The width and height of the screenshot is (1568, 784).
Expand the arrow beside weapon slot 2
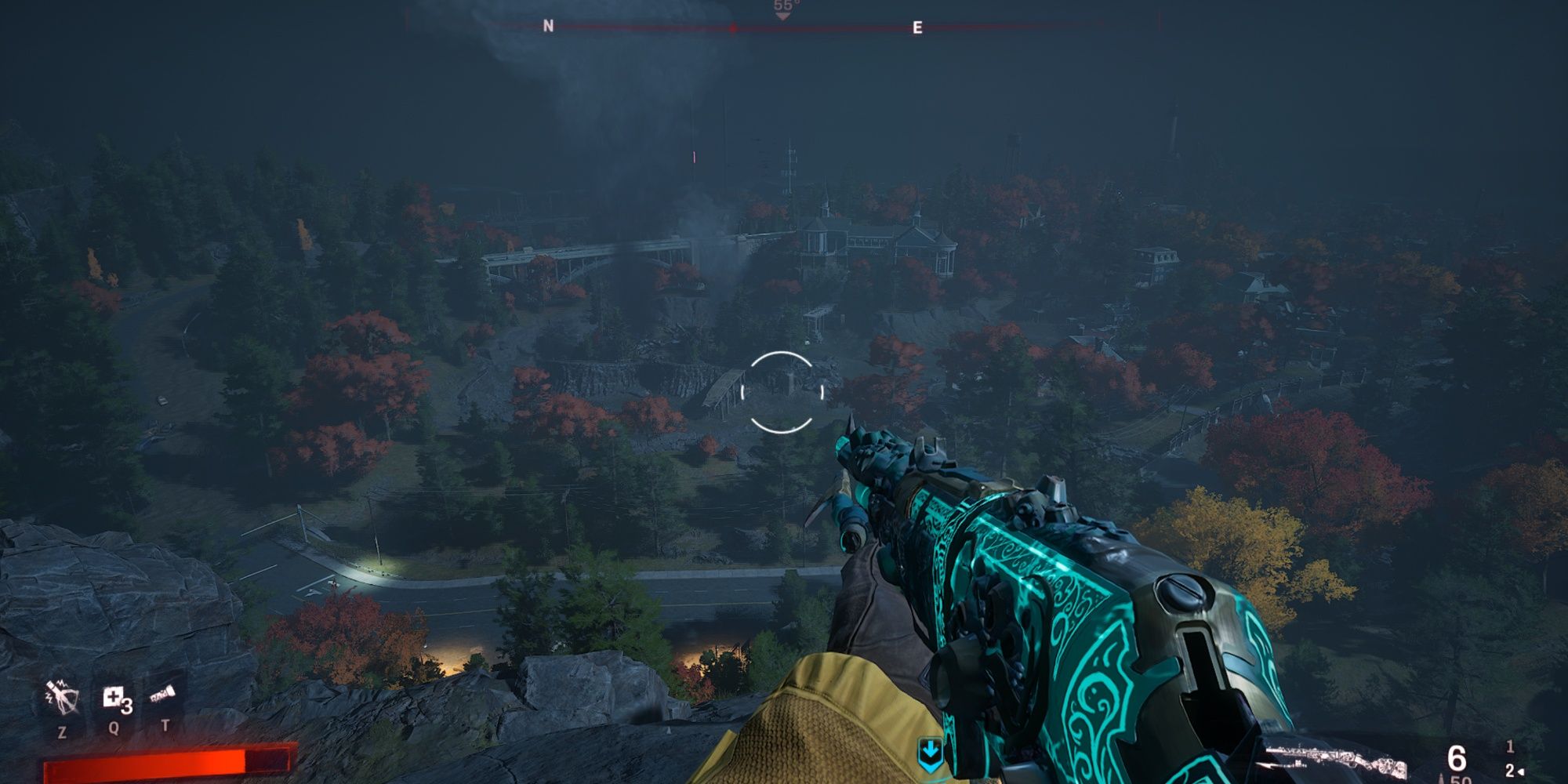1521,771
